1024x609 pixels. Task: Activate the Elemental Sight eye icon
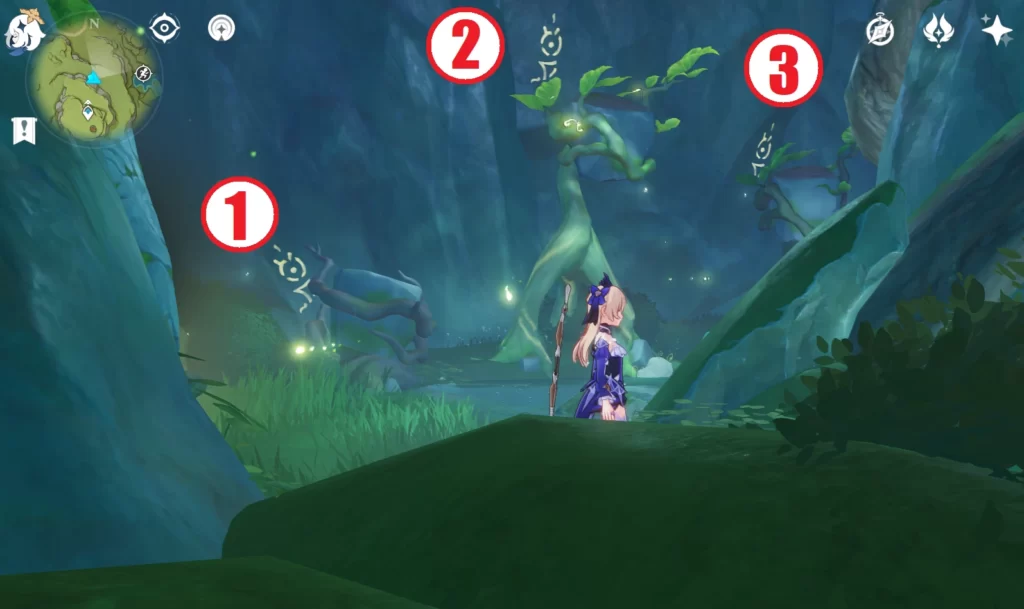pyautogui.click(x=163, y=28)
